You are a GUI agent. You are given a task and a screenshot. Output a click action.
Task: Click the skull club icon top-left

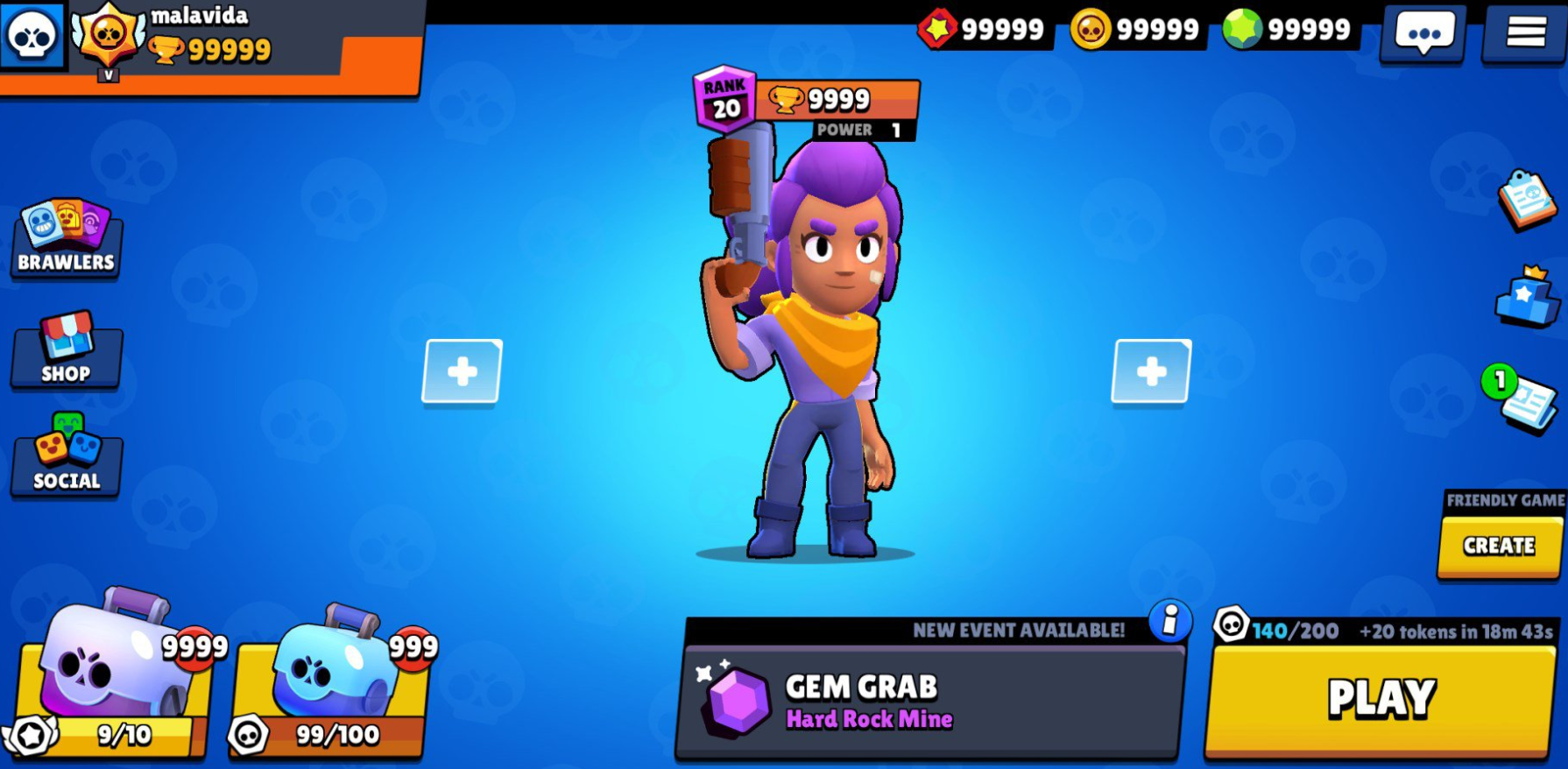coord(33,35)
